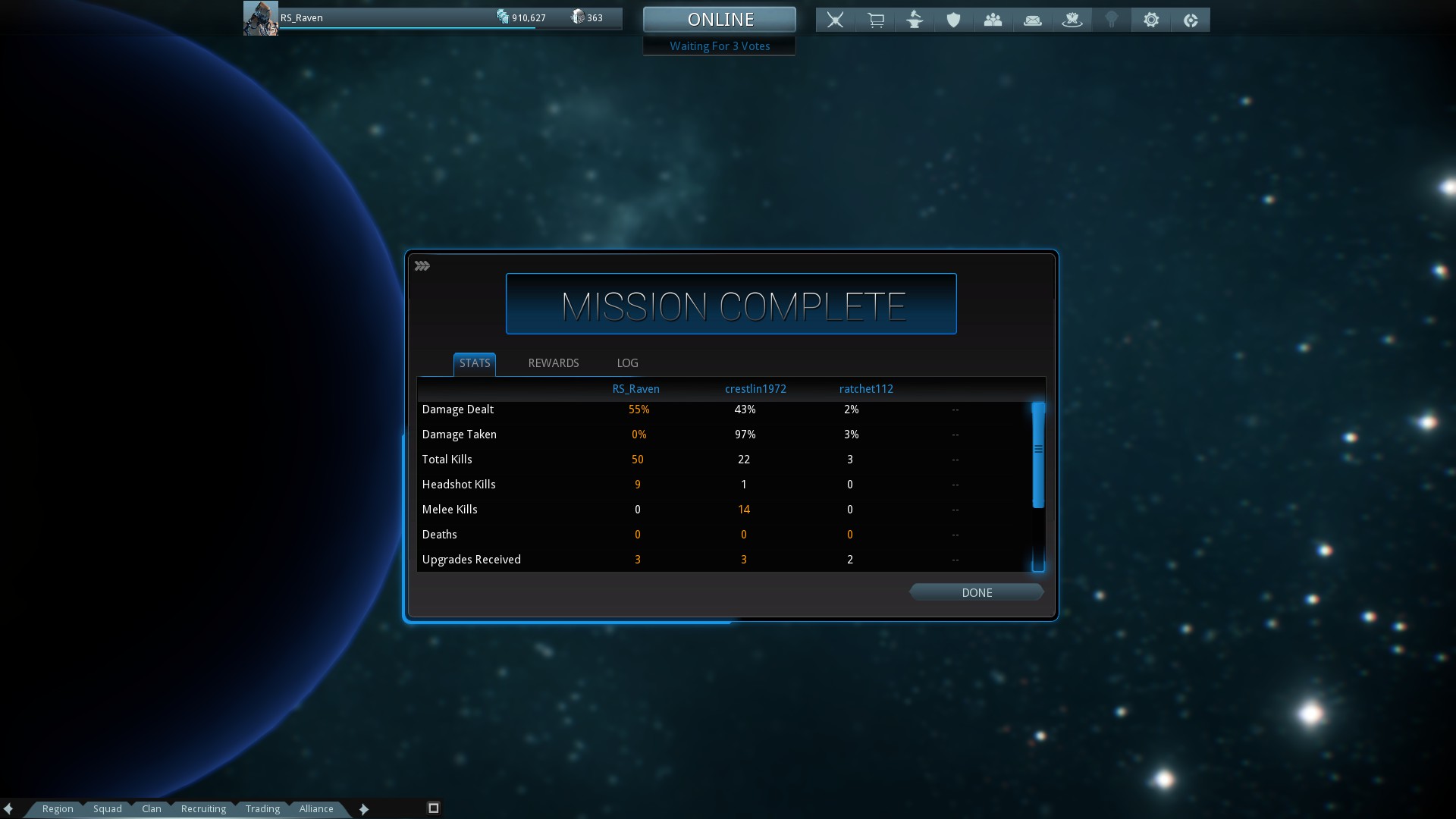Open the Alliance chat tab
The width and height of the screenshot is (1456, 819).
(x=316, y=808)
